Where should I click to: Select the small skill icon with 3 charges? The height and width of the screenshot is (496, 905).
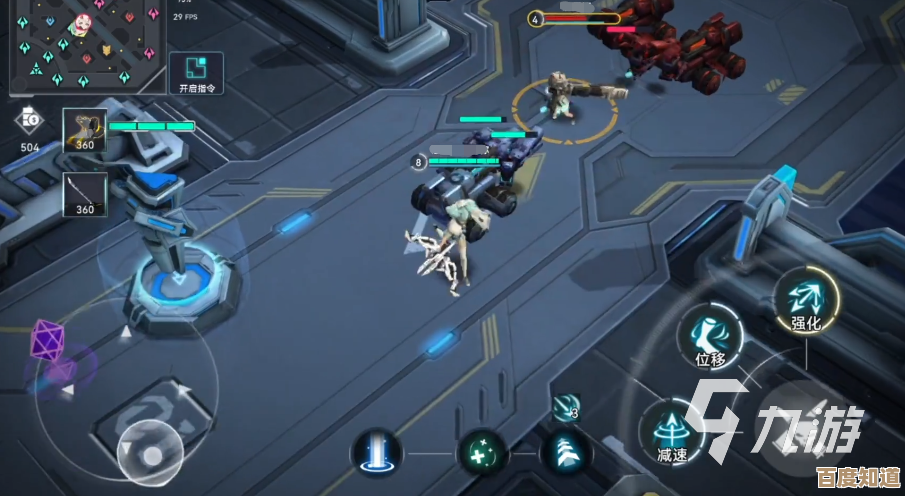point(565,407)
